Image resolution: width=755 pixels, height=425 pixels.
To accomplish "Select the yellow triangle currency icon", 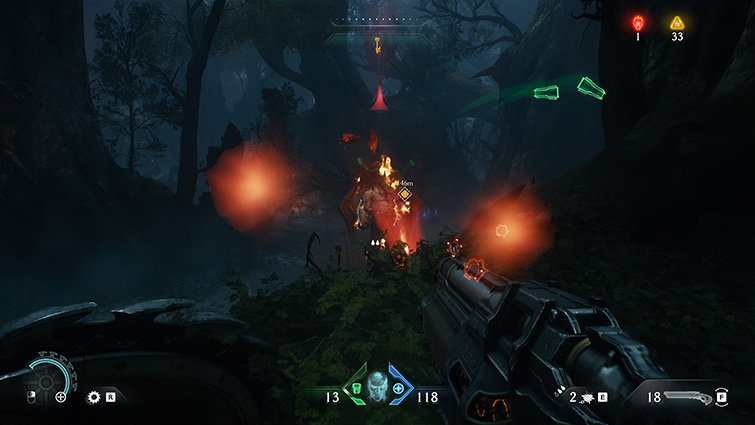I will [677, 22].
